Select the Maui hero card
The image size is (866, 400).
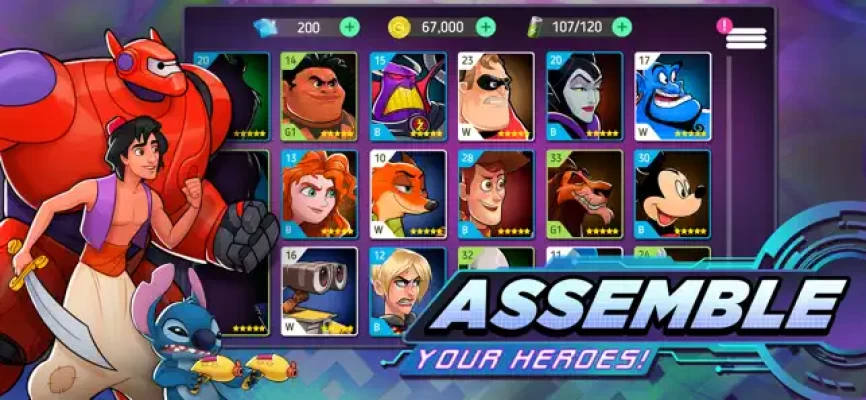coord(319,95)
